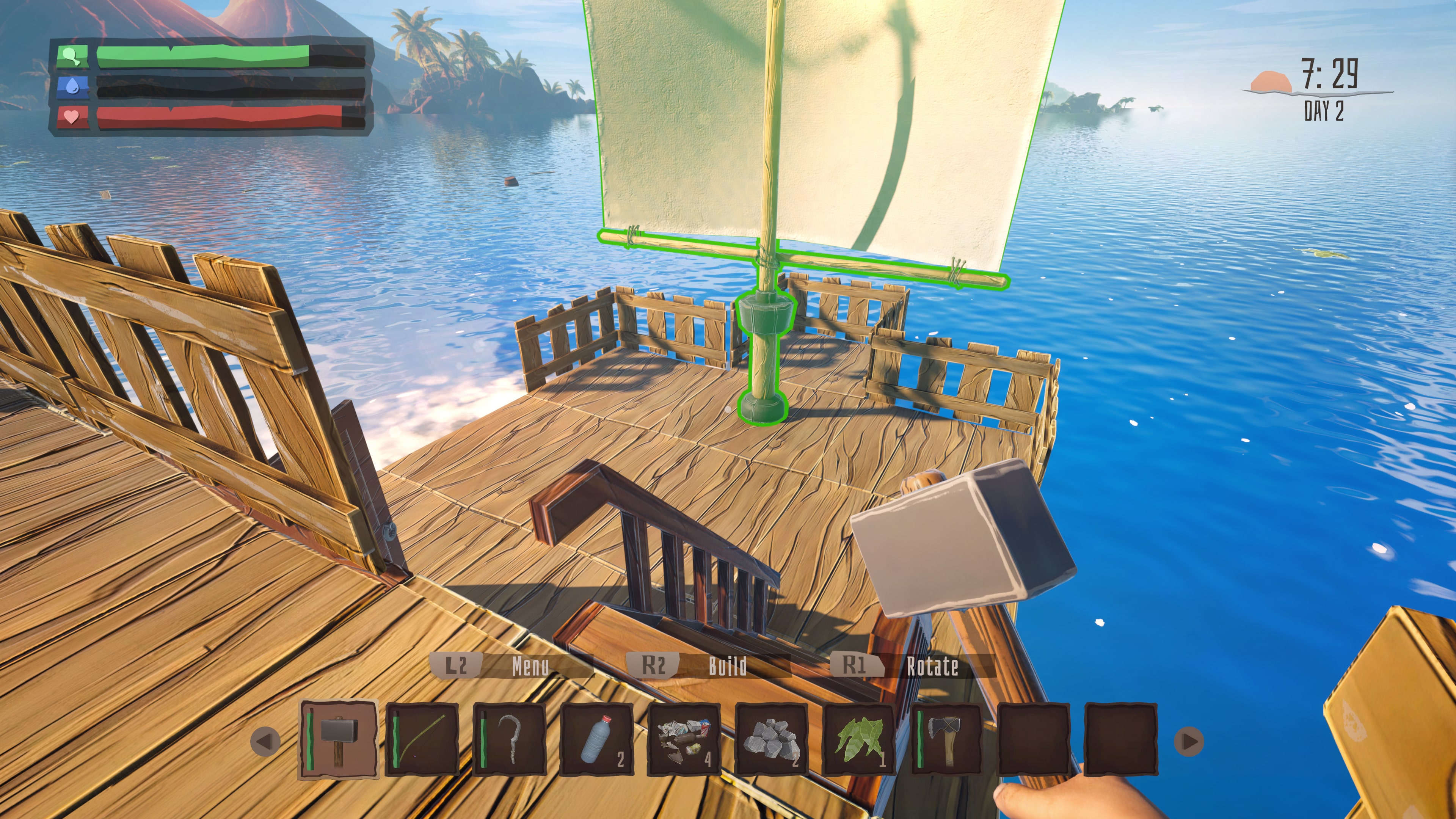Screen dimensions: 1456x819
Task: Click the Build prompt label
Action: (x=728, y=667)
